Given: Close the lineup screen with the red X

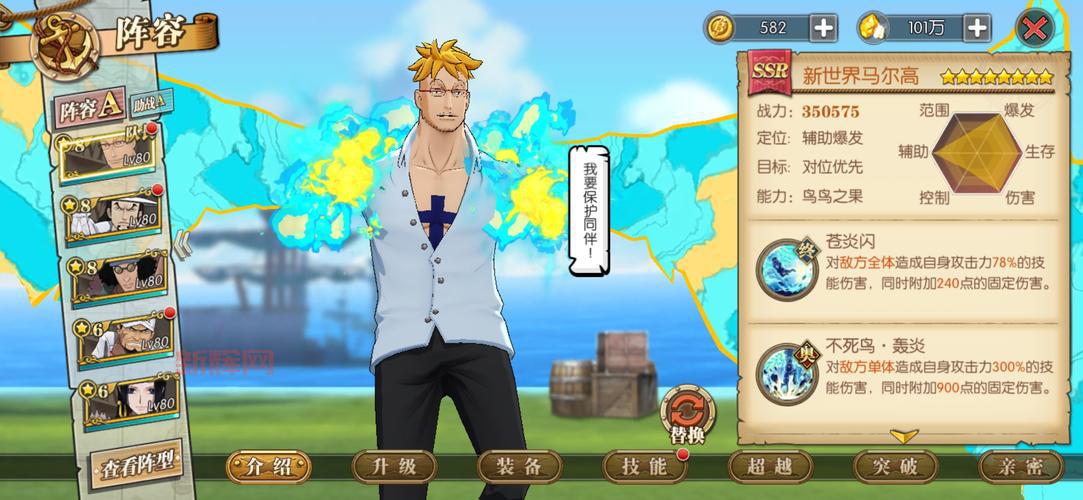Looking at the screenshot, I should coord(1039,27).
